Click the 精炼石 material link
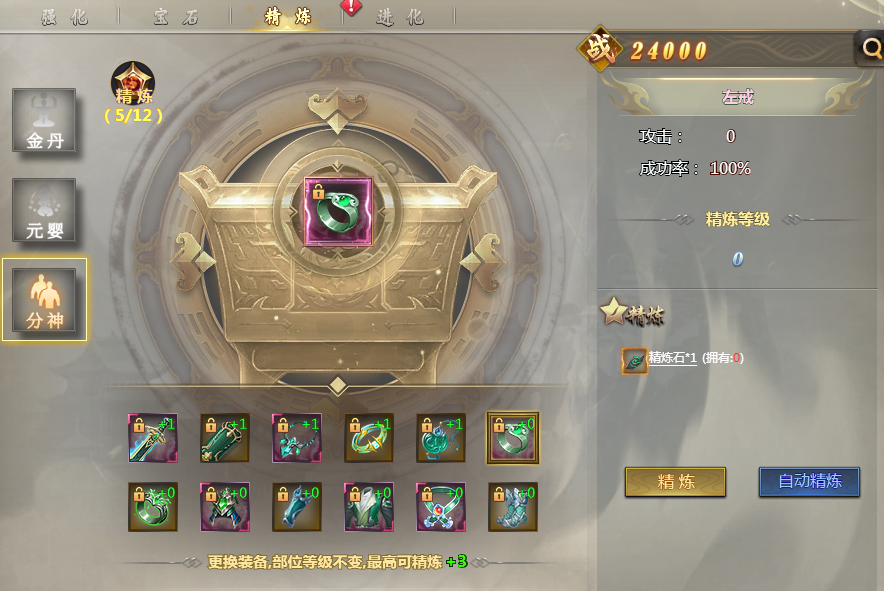This screenshot has width=884, height=591. click(672, 357)
